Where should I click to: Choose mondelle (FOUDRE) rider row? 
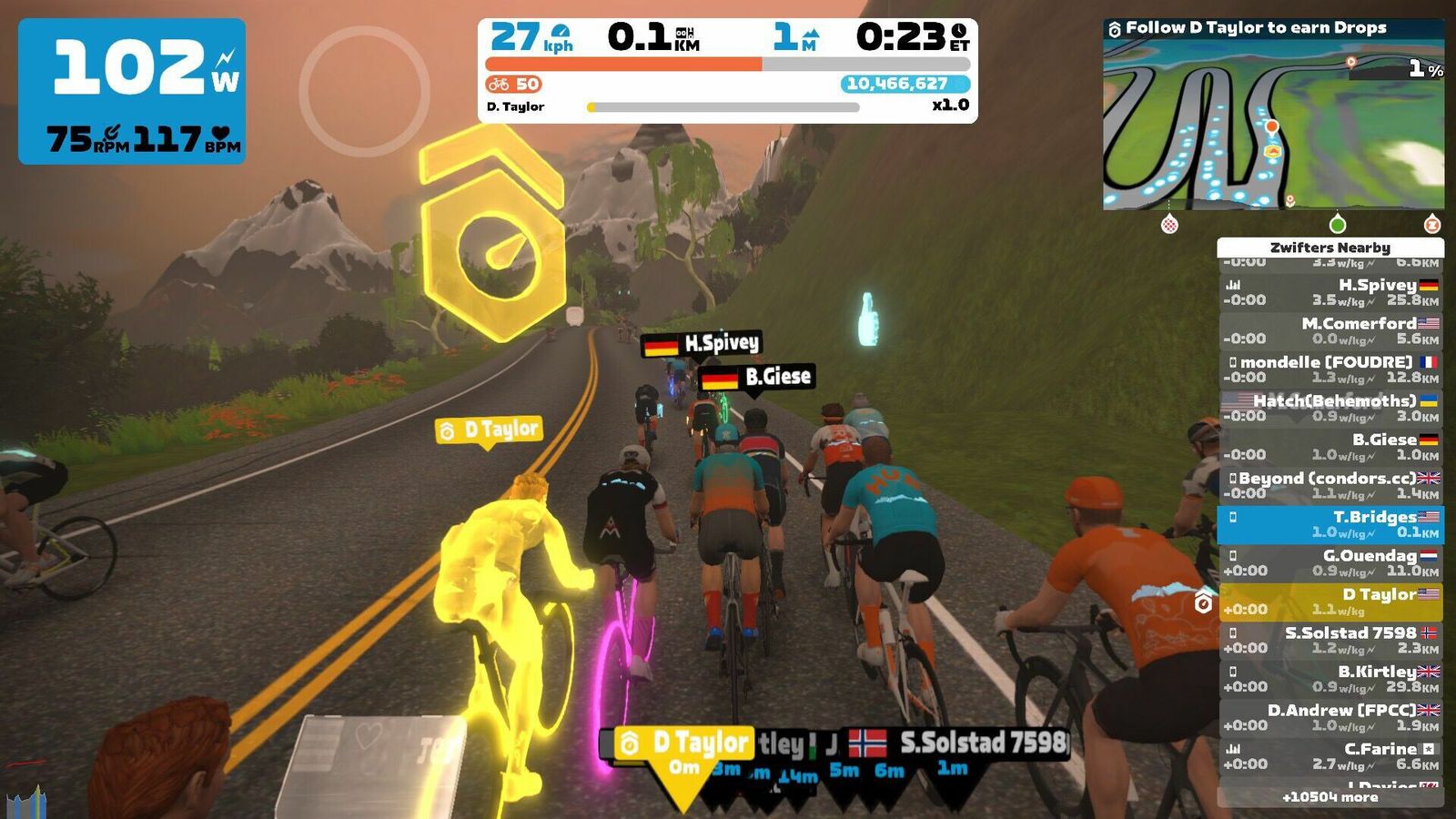coord(1330,369)
